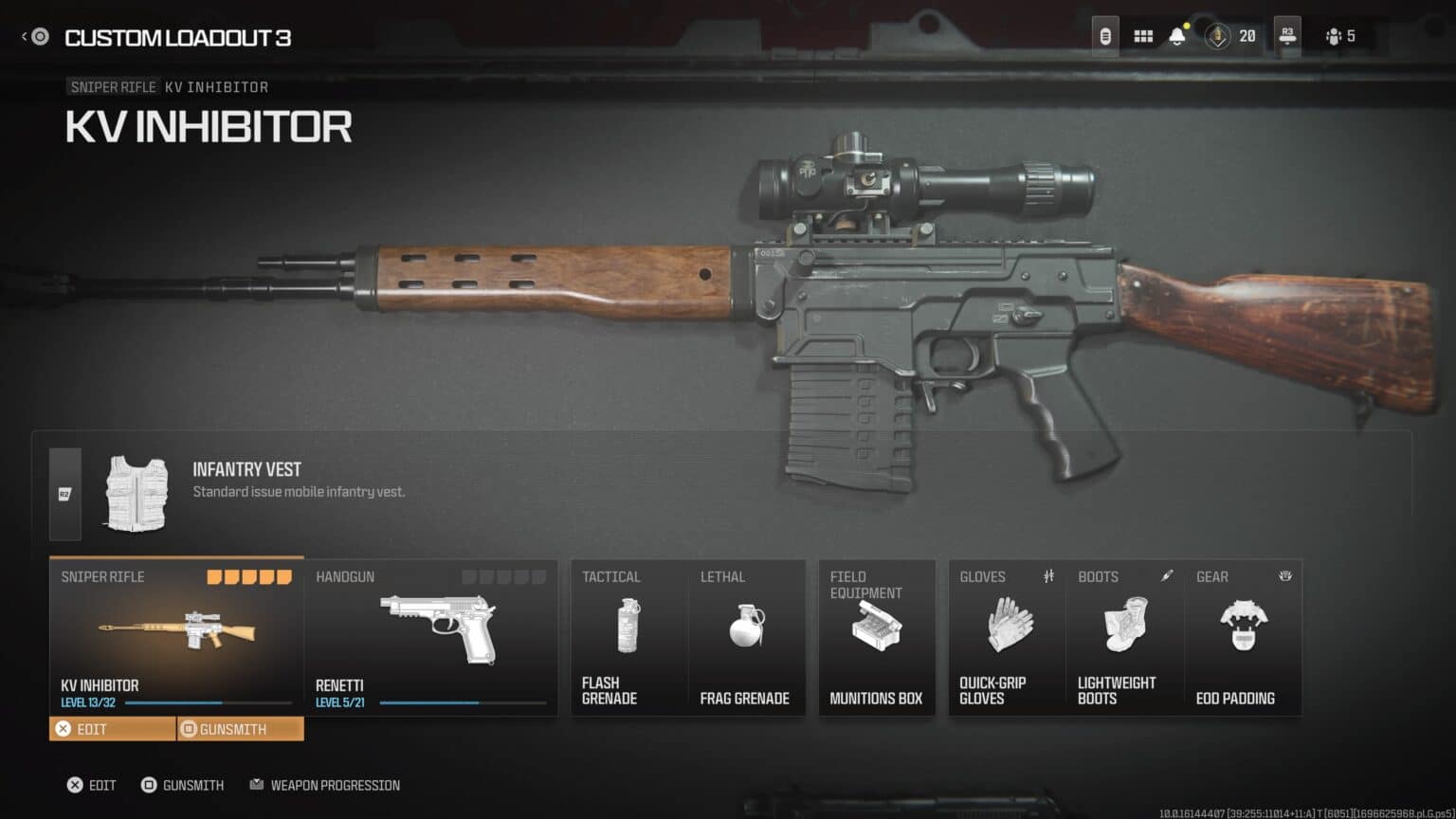
Task: Click the KV Inhibitor level progress bar
Action: click(209, 703)
